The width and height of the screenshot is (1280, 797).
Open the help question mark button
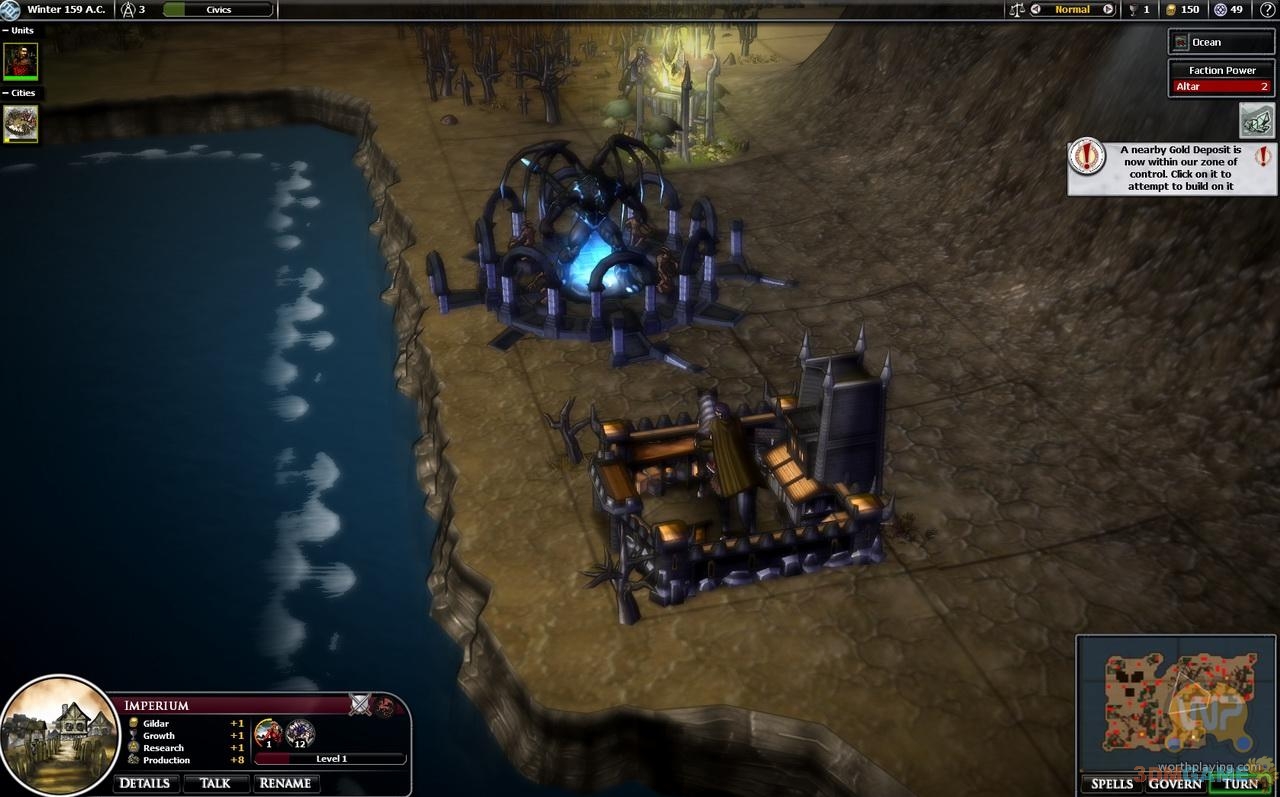tap(1267, 10)
